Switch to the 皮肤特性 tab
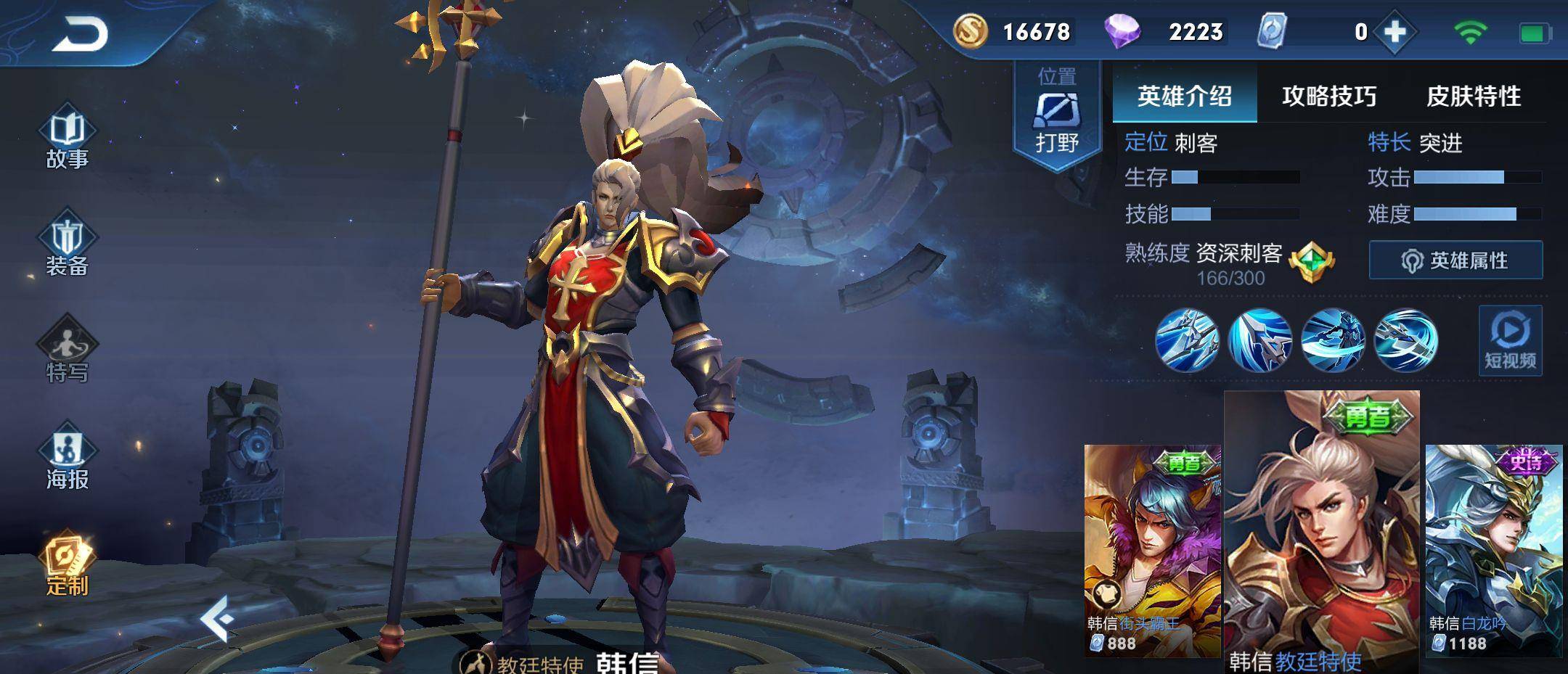The width and height of the screenshot is (1568, 674). [1473, 96]
